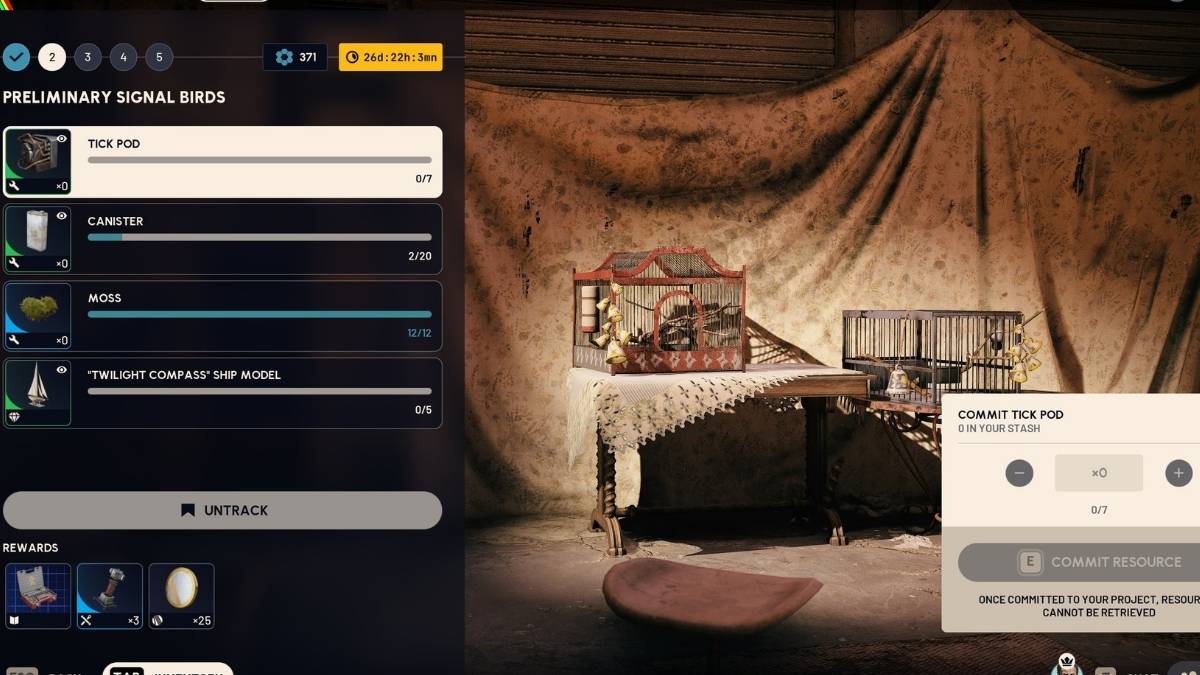
Task: Go to project stage 5
Action: [159, 57]
